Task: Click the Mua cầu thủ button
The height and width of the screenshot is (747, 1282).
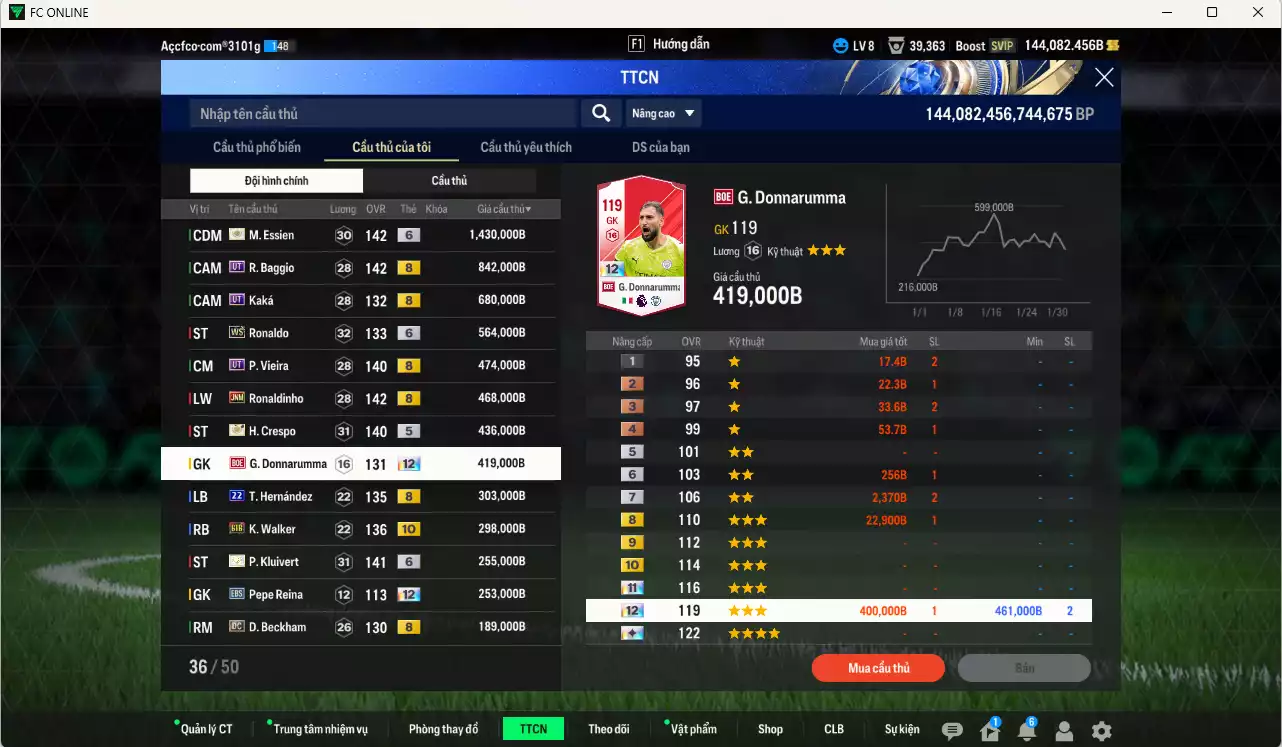Action: pos(878,668)
